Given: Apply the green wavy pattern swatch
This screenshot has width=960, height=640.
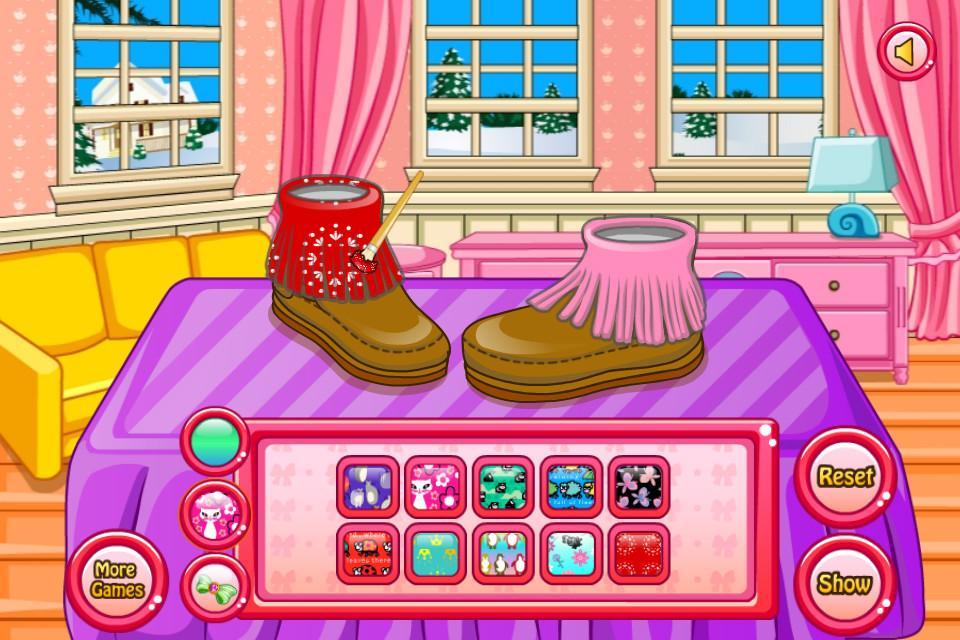Looking at the screenshot, I should (x=503, y=486).
